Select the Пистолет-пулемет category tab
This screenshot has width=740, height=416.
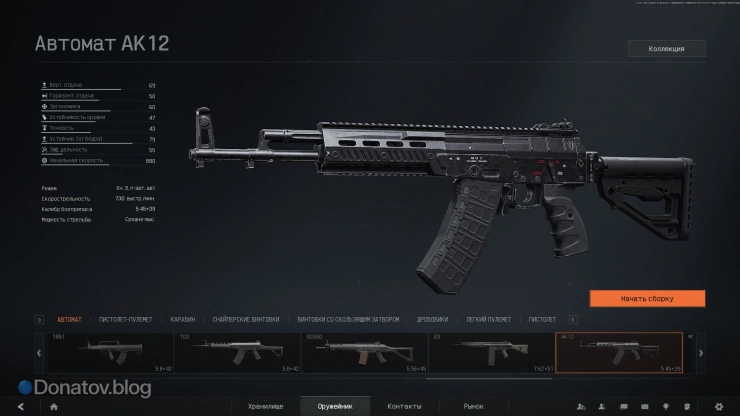tap(126, 319)
